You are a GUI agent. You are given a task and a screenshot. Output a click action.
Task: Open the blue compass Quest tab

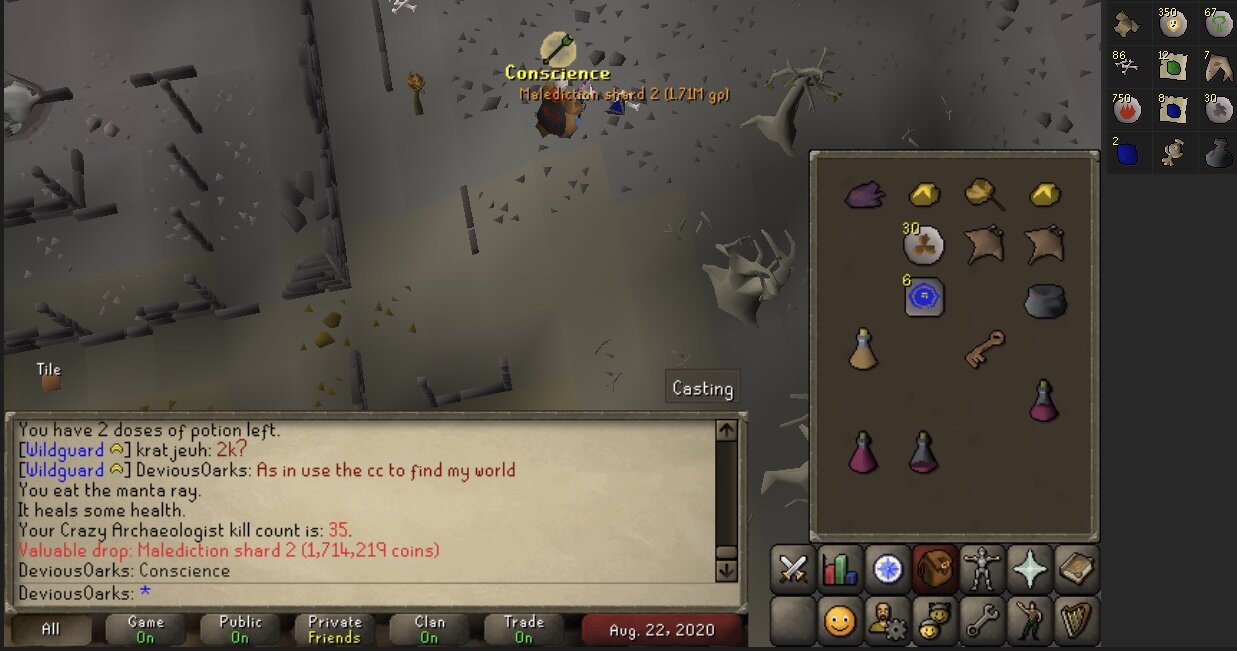pos(887,570)
